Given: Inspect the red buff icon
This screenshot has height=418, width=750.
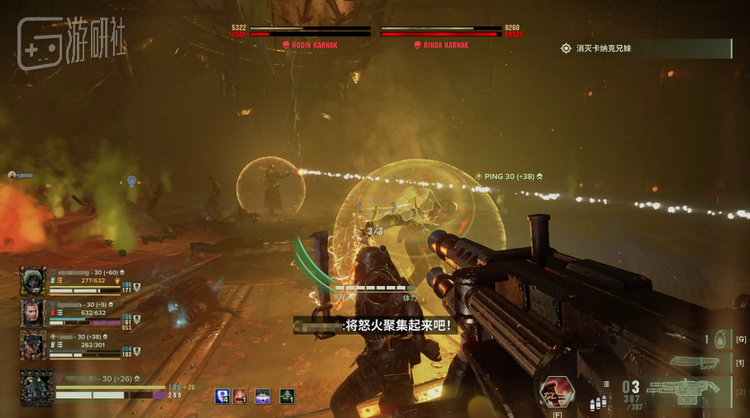Looking at the screenshot, I should 241,396.
